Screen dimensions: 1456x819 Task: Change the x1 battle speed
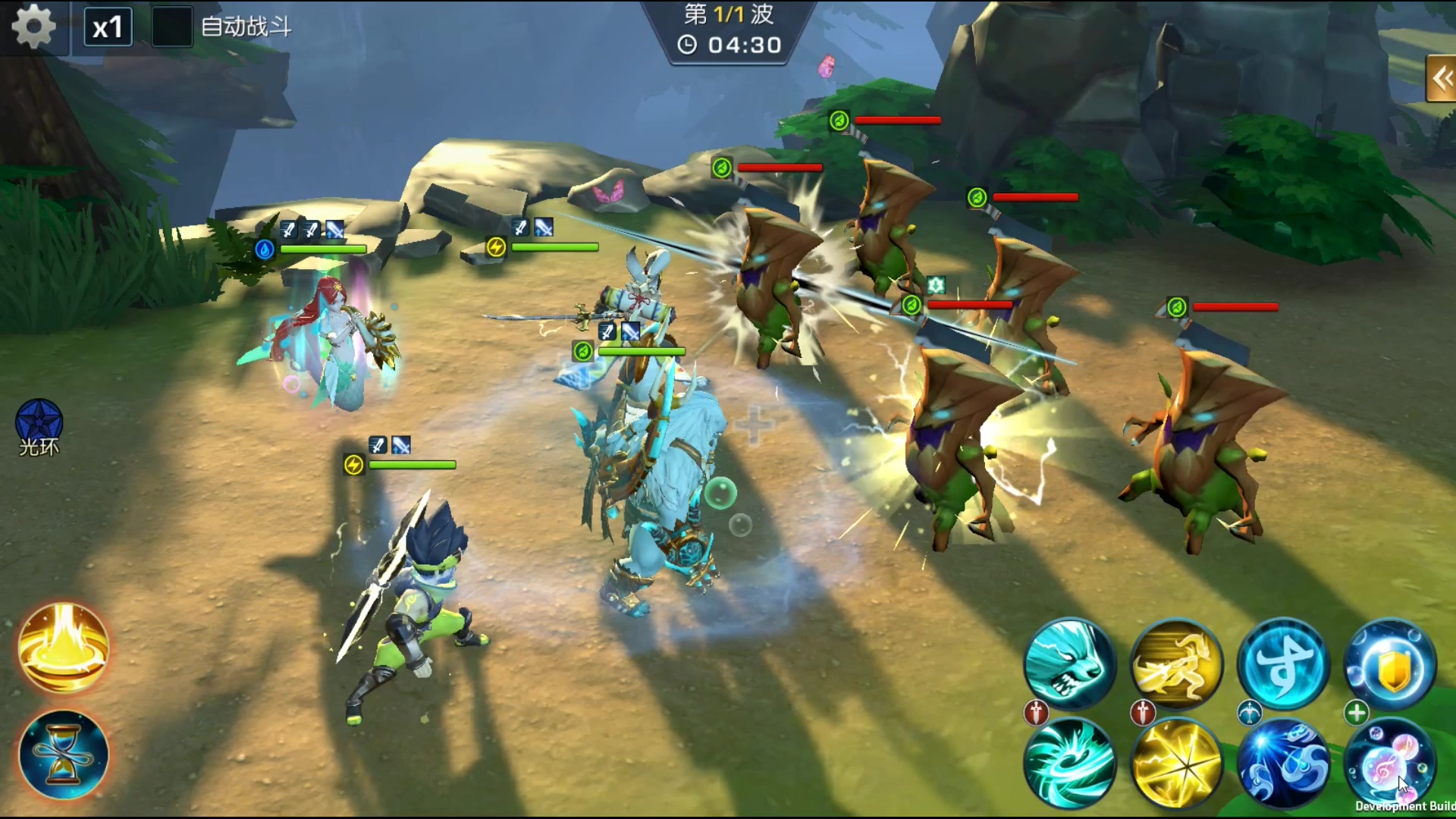tap(108, 27)
